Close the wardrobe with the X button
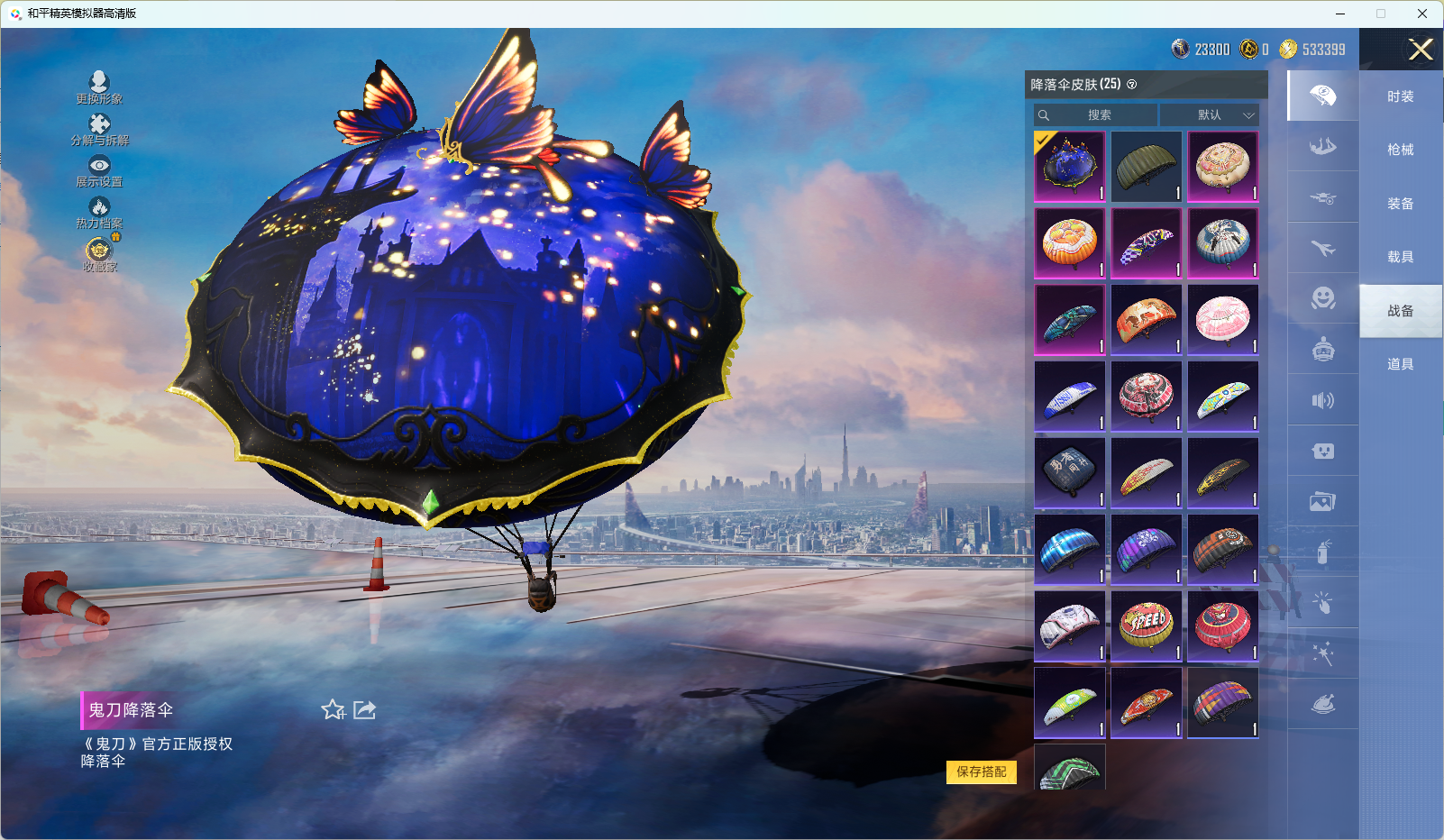 (1421, 50)
